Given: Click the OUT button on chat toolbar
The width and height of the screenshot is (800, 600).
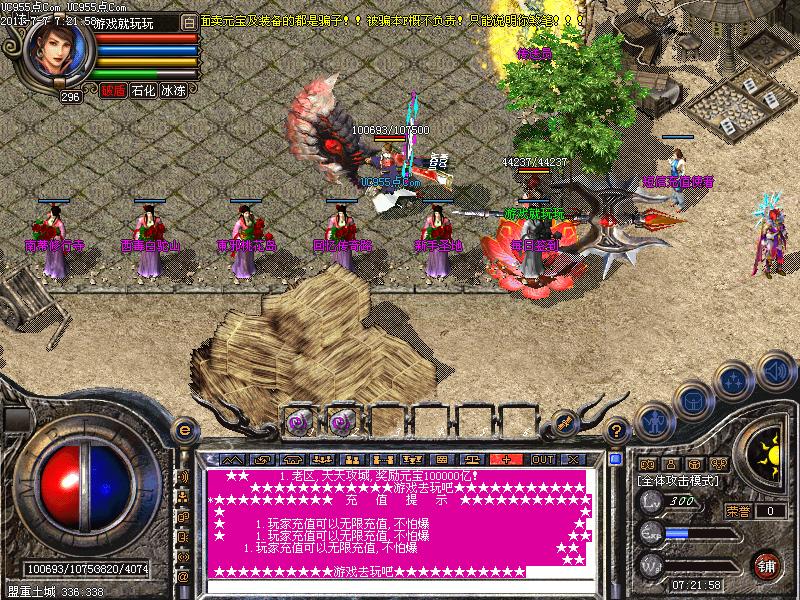Looking at the screenshot, I should [x=542, y=459].
